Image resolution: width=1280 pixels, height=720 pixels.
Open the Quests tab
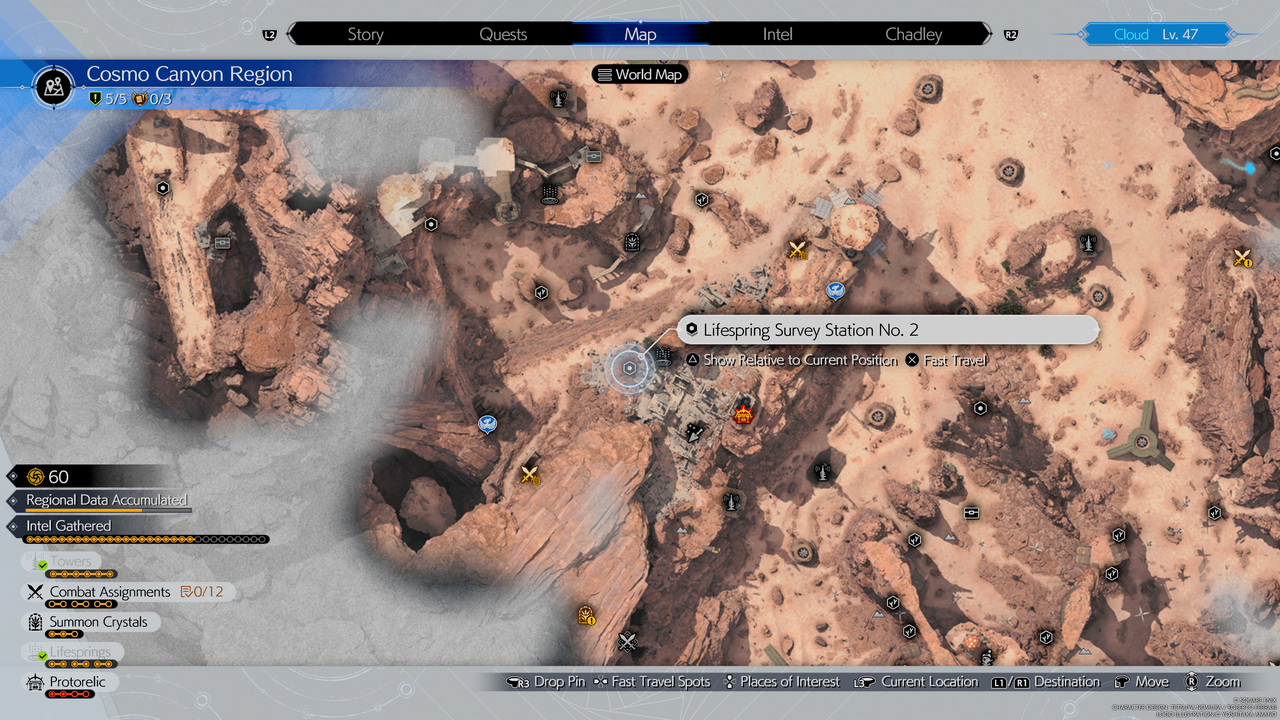tap(503, 34)
